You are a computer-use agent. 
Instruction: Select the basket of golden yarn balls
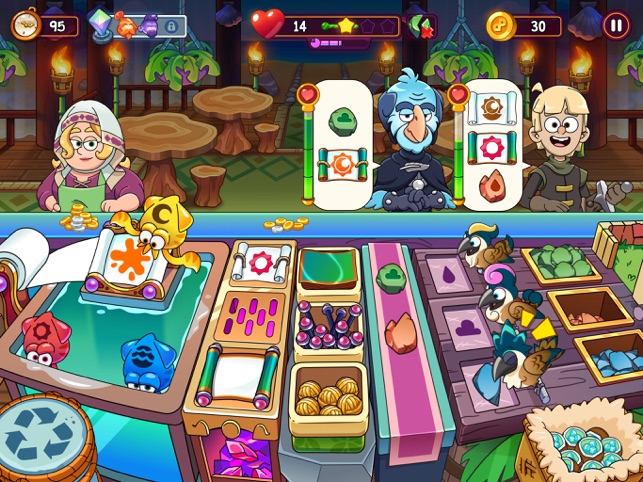[327, 394]
